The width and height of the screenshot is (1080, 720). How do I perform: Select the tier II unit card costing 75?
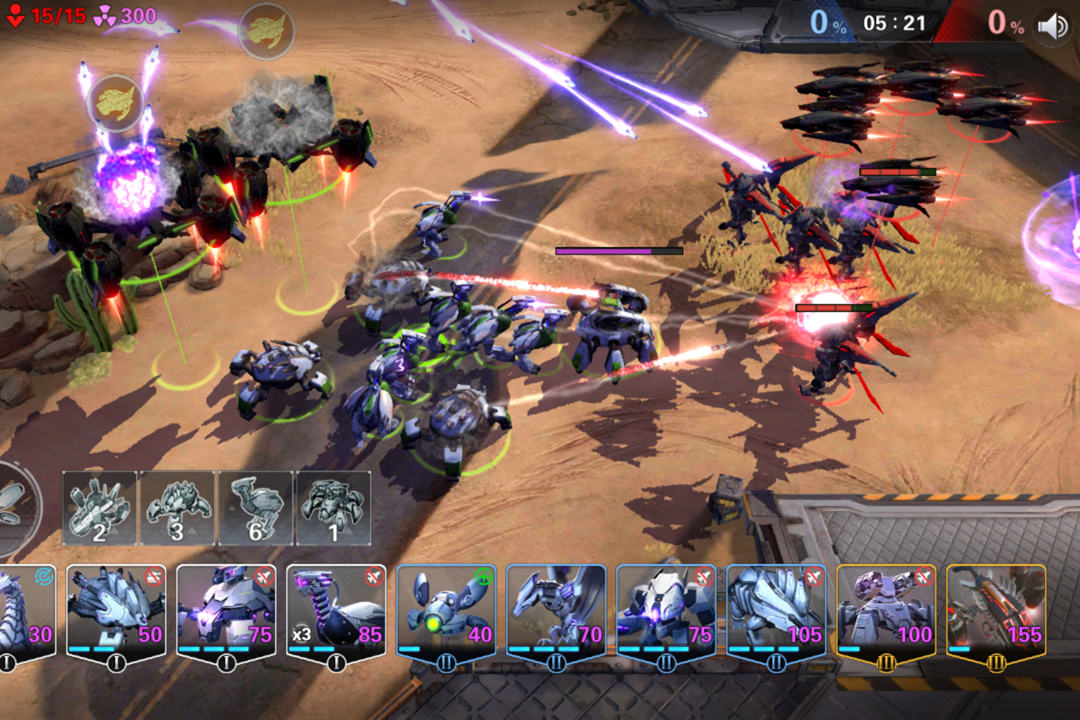coord(665,612)
